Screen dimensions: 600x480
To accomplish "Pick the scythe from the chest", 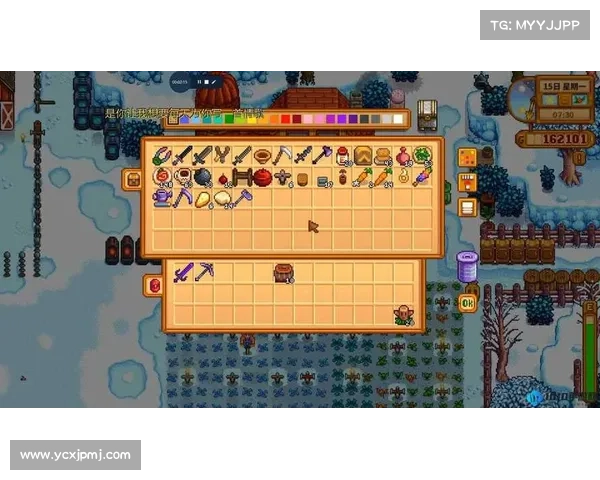I will point(282,155).
